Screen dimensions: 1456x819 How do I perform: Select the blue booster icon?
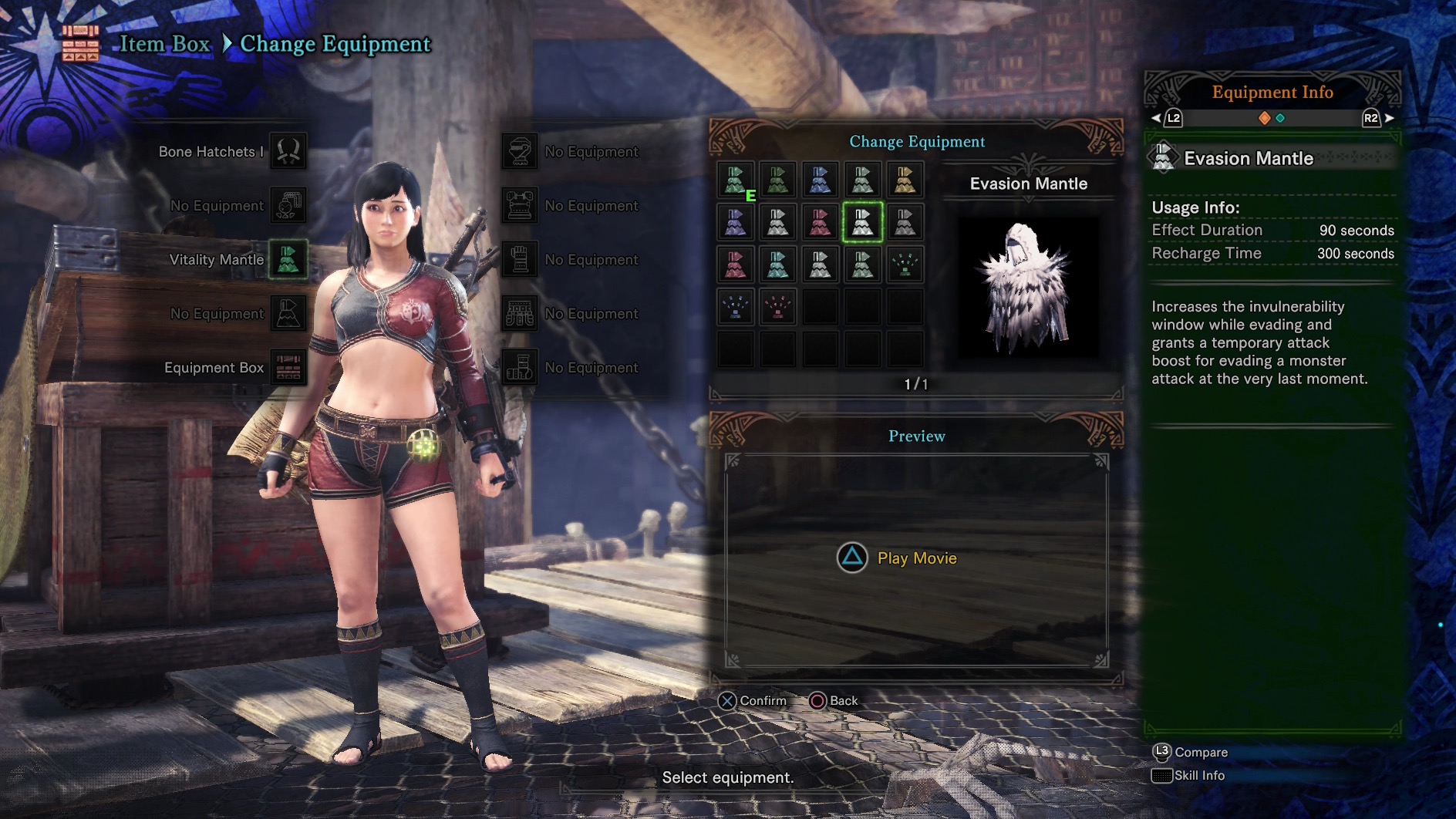[735, 308]
